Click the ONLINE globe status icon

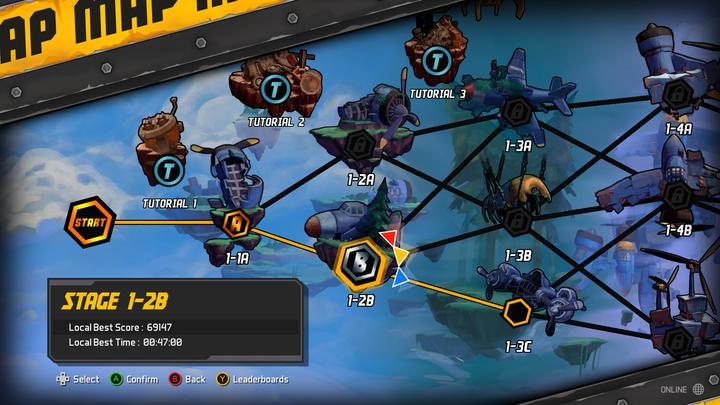697,388
